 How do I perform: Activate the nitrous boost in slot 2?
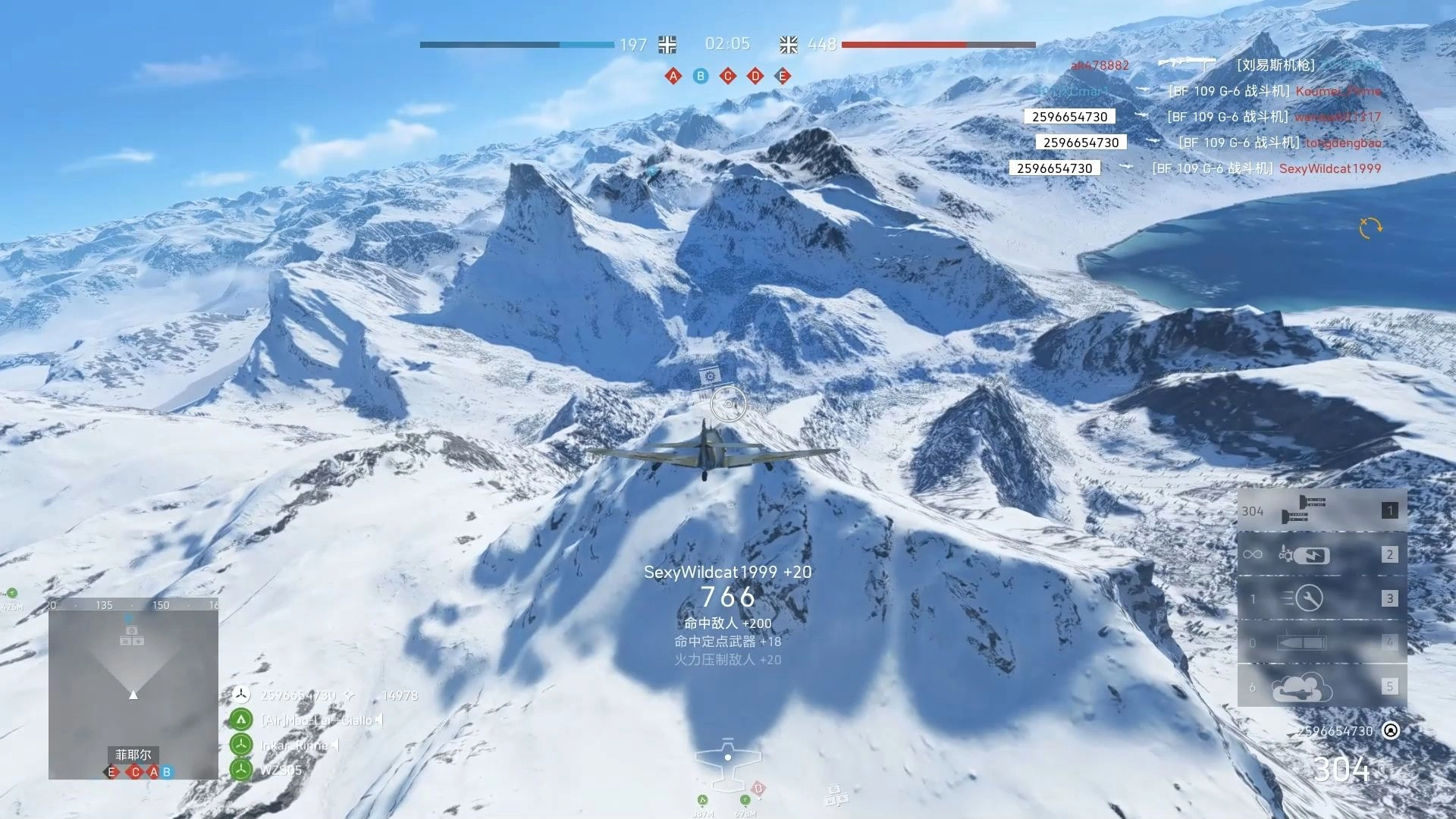(1321, 554)
